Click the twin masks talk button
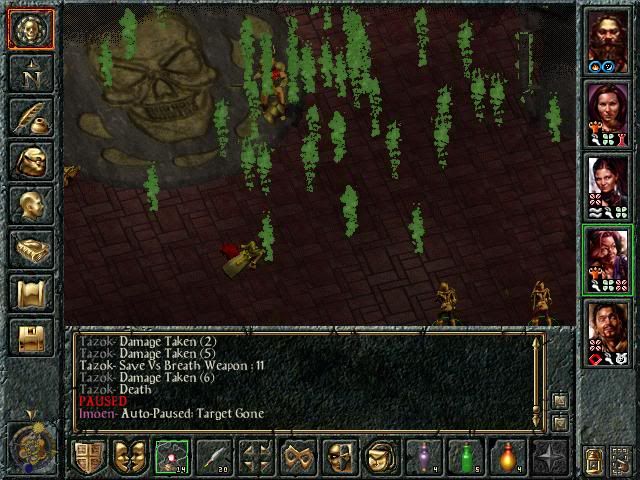This screenshot has height=480, width=640. coord(130,456)
